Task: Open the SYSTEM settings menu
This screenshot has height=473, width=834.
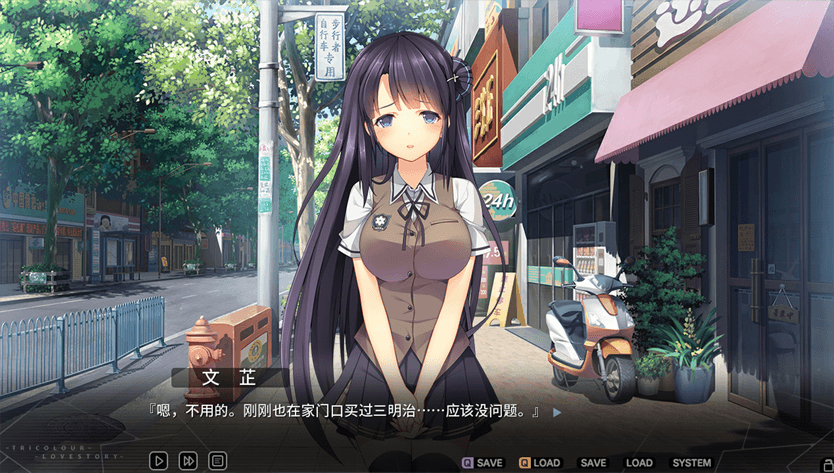Action: 691,463
